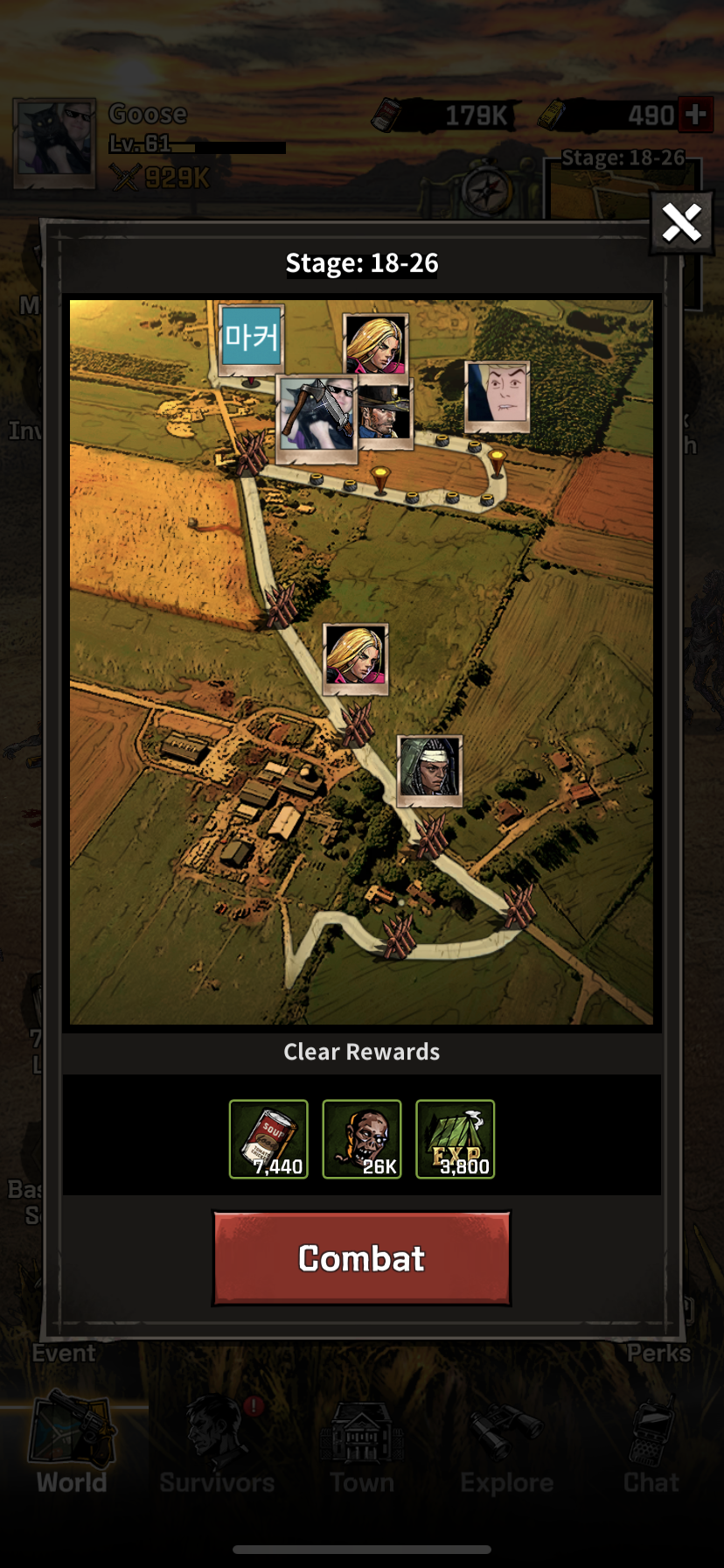
Task: Select the zombie head 26K reward
Action: (362, 1139)
